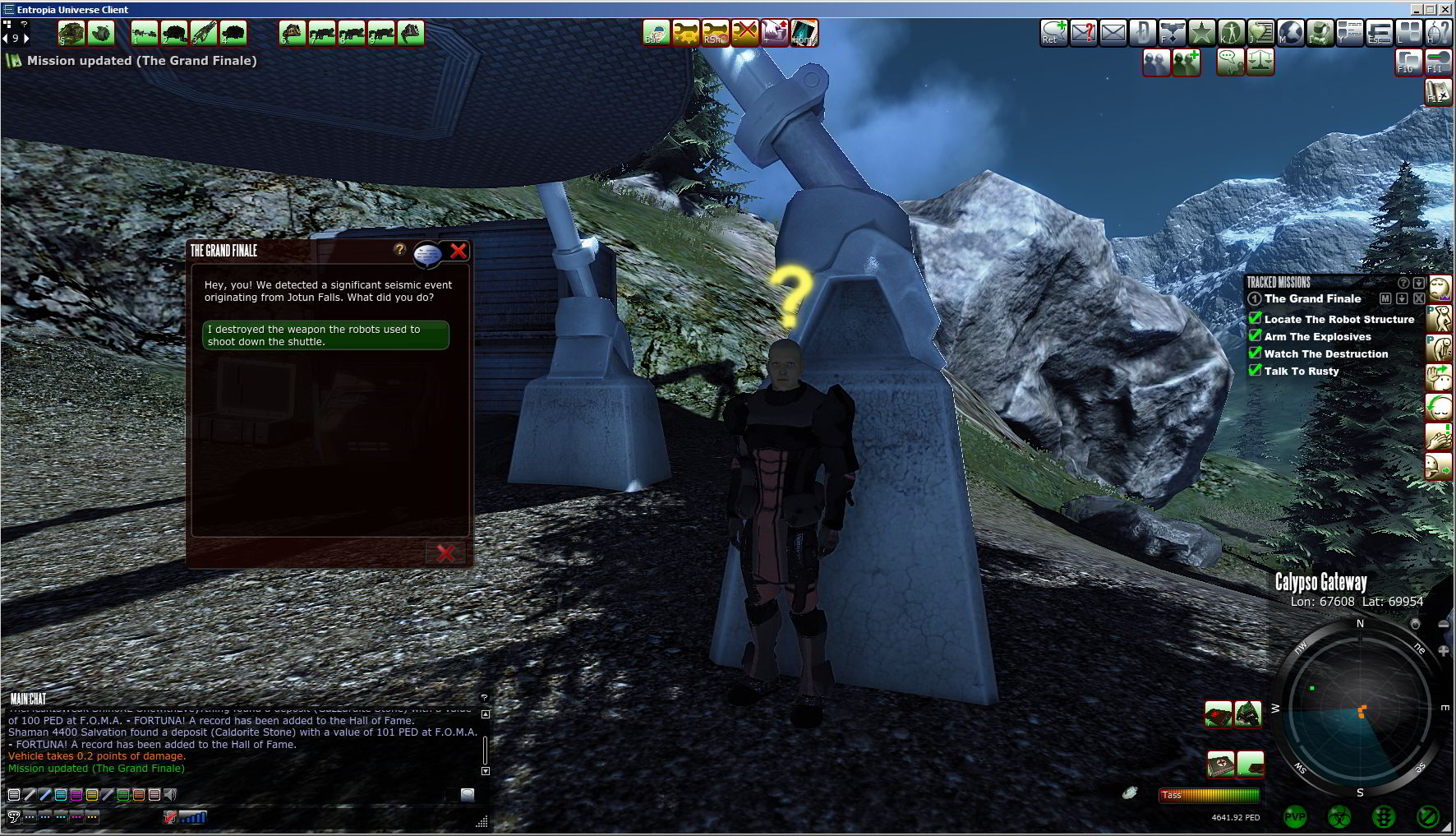Toggle the chat sound speaker icon
This screenshot has height=836, width=1456.
pyautogui.click(x=170, y=795)
